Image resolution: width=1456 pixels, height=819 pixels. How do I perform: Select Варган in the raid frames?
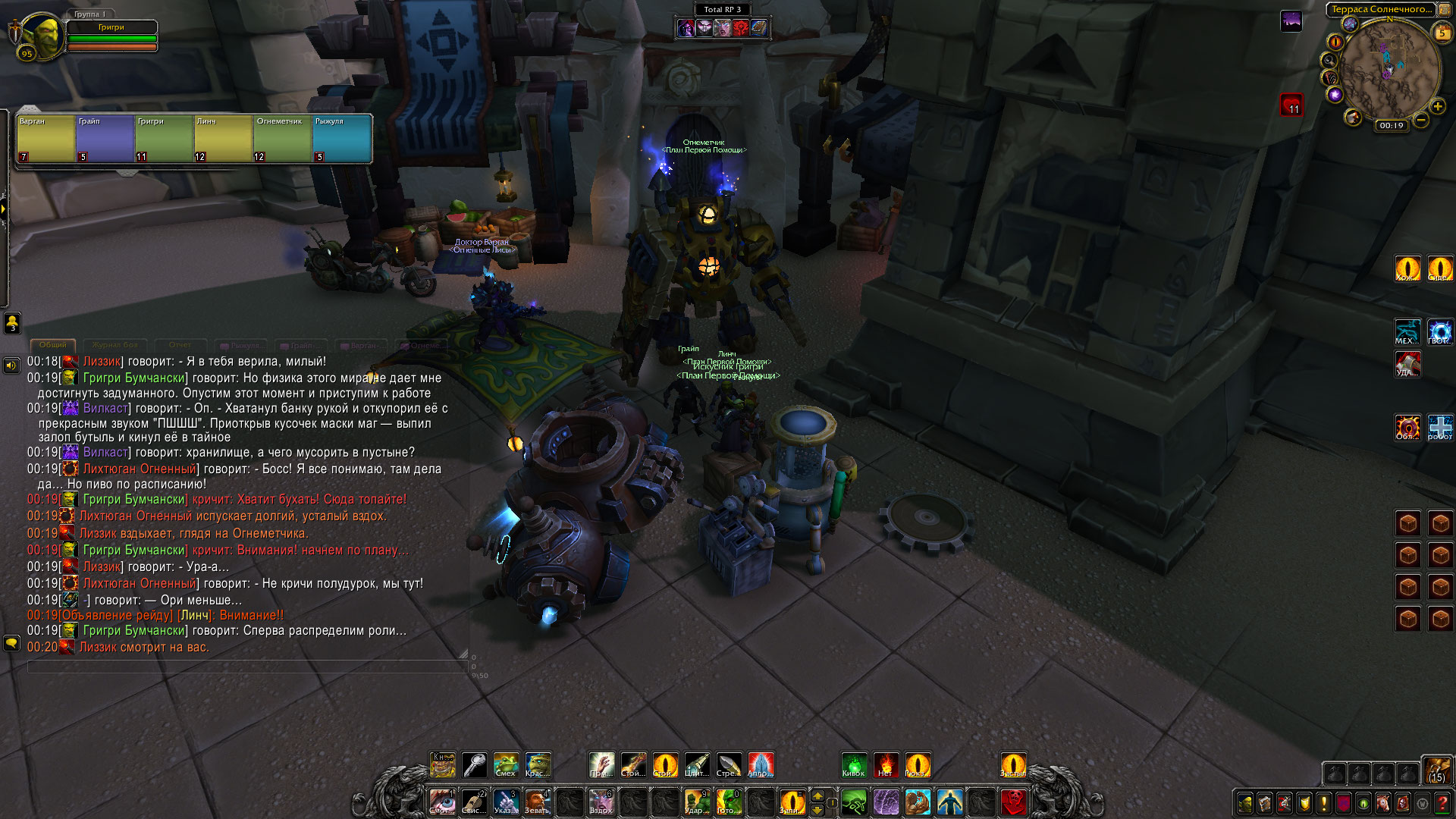(x=45, y=138)
